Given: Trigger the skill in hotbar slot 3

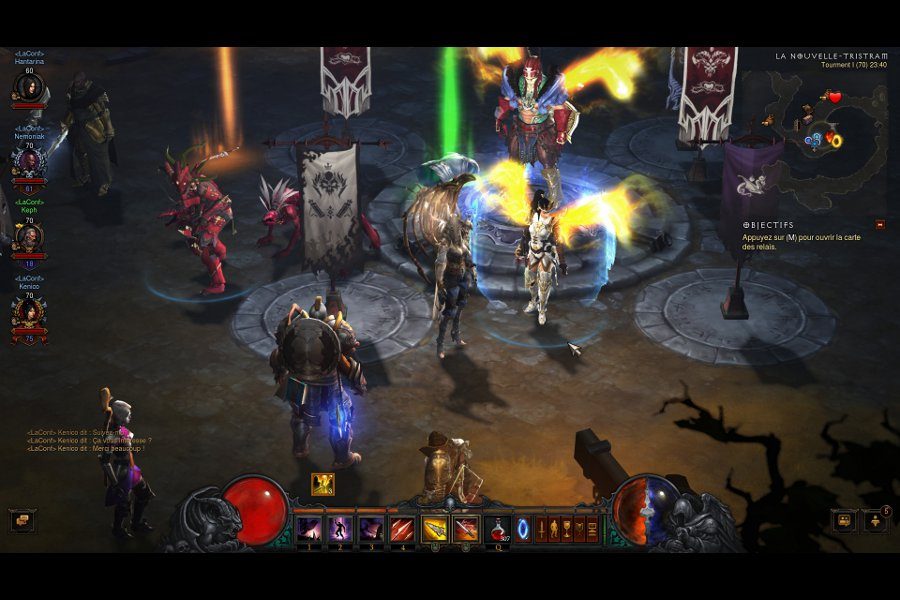Looking at the screenshot, I should [x=371, y=529].
